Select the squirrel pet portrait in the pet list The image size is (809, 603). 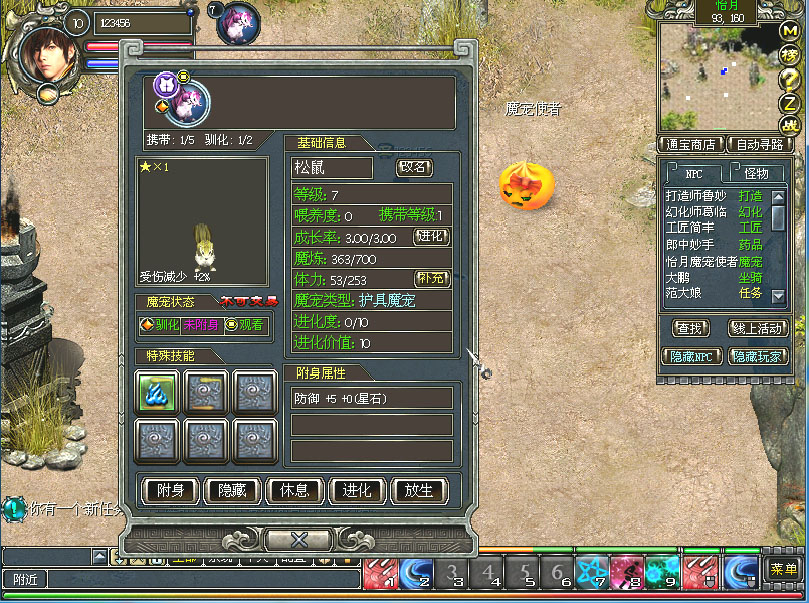[190, 102]
